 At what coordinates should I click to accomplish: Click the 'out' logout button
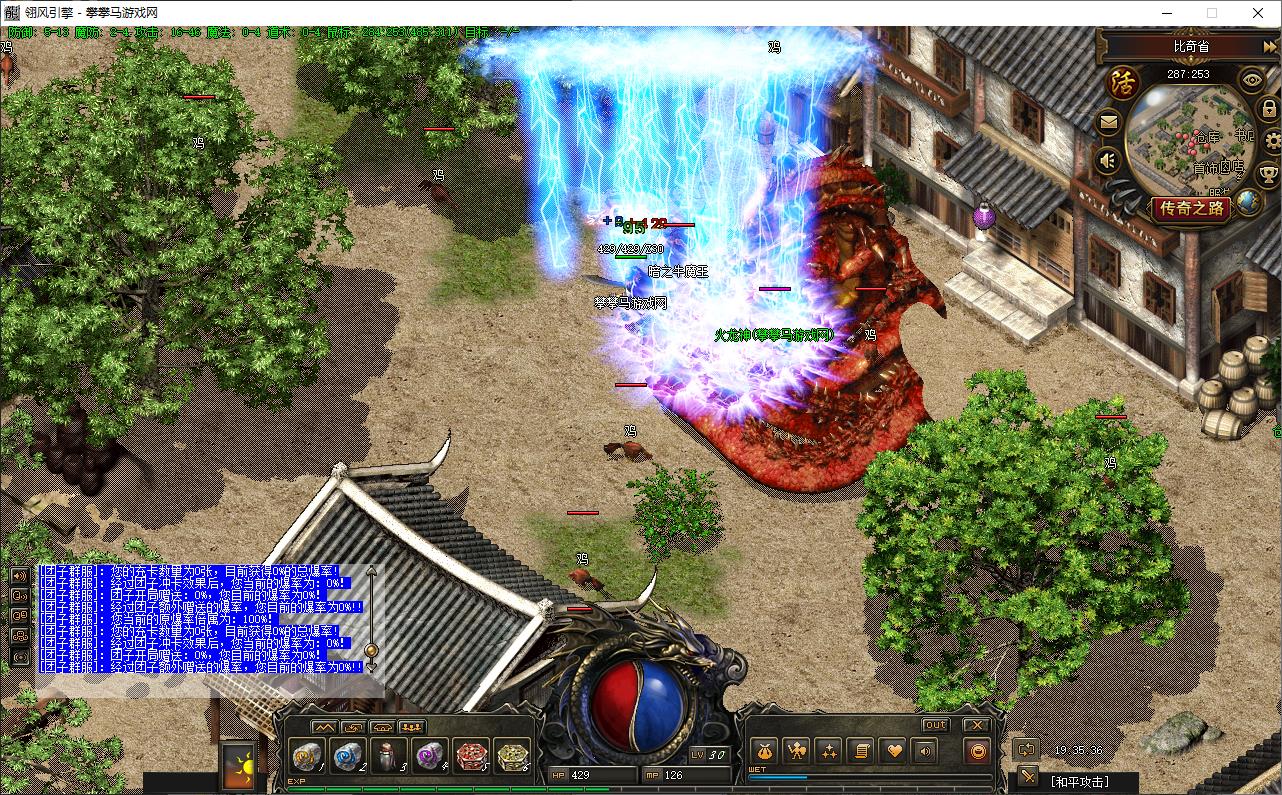coord(935,725)
